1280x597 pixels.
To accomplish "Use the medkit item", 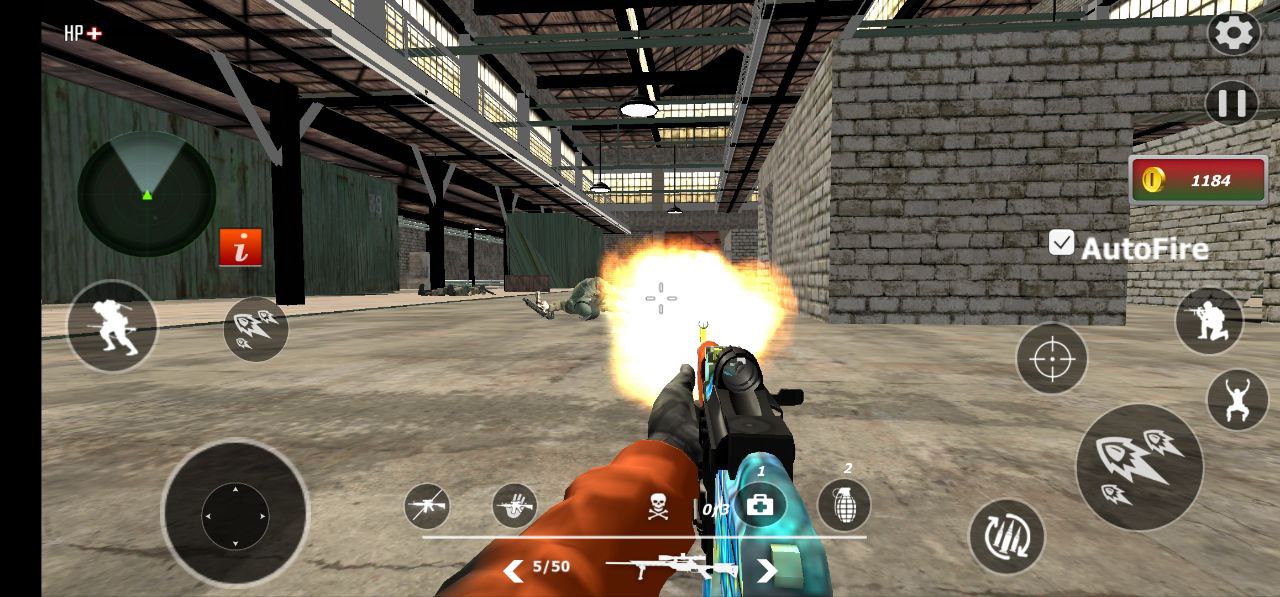I will pos(760,505).
